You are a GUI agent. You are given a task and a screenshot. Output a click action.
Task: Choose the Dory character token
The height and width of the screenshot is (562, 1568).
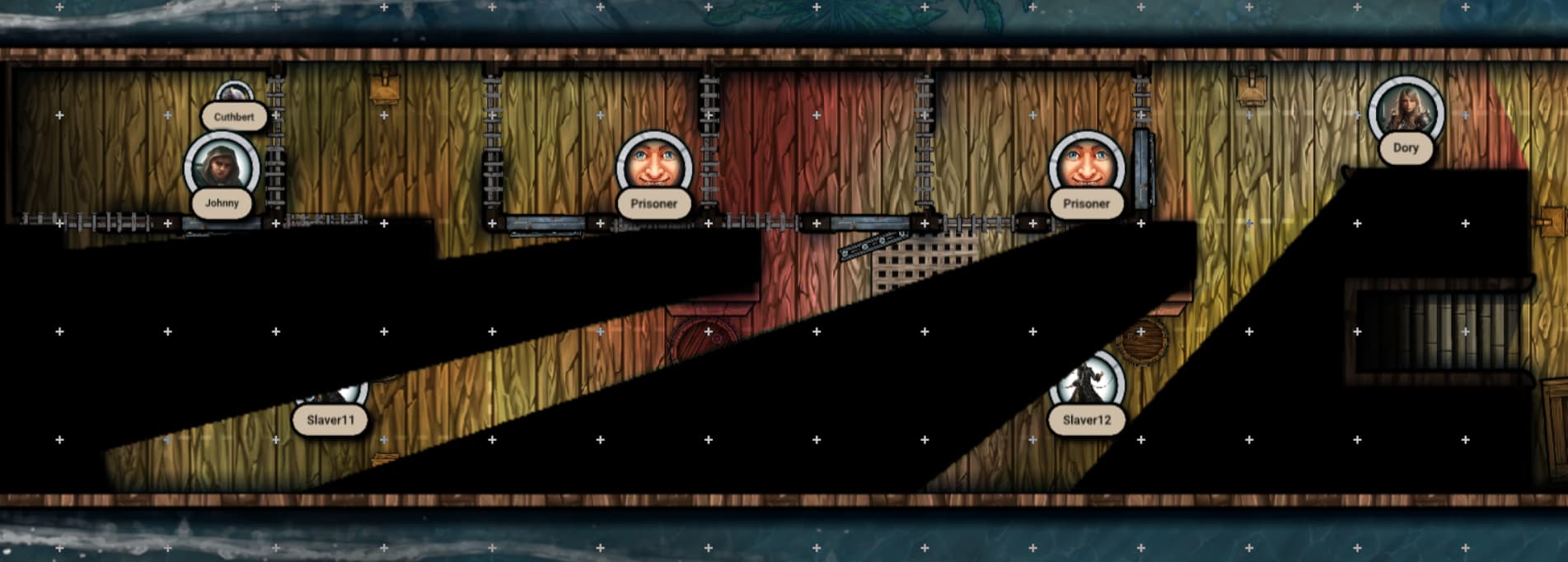[x=1406, y=111]
